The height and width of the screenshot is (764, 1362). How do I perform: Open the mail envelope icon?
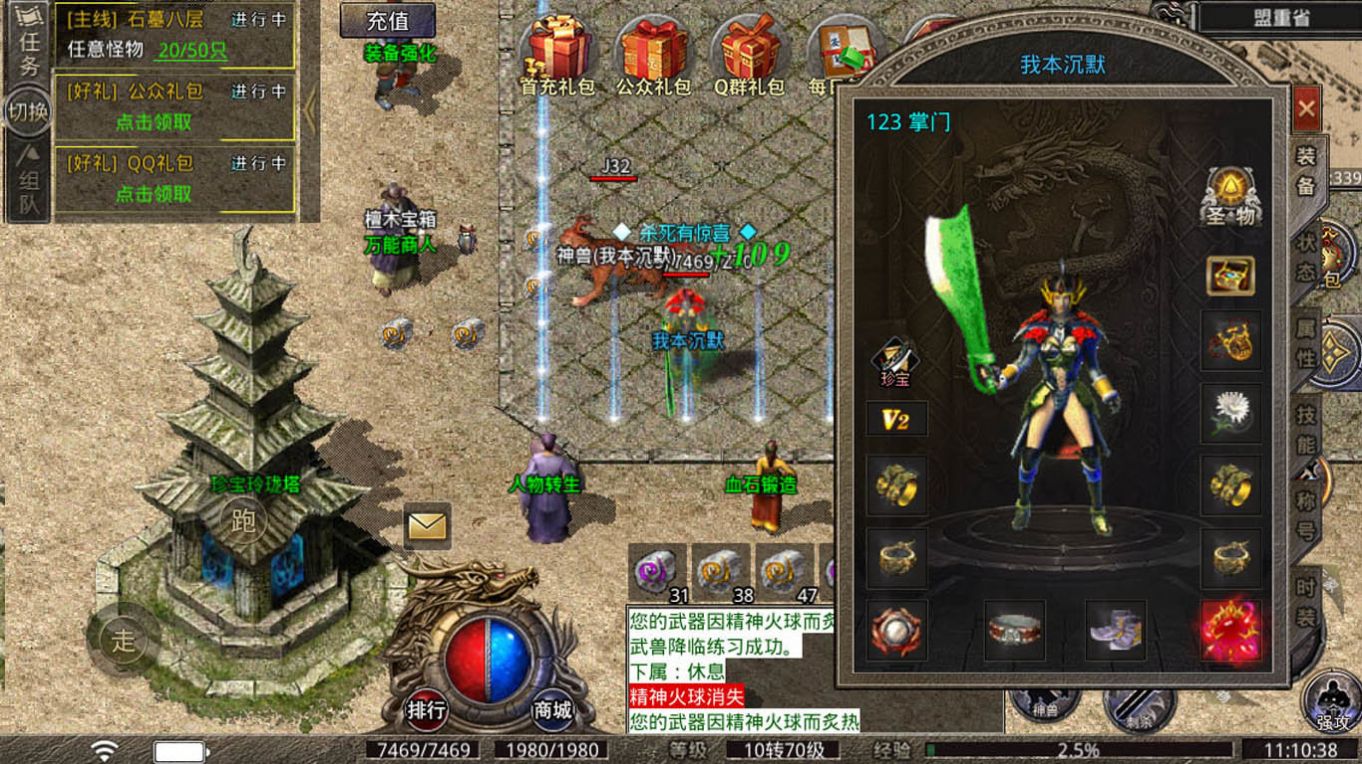(427, 525)
